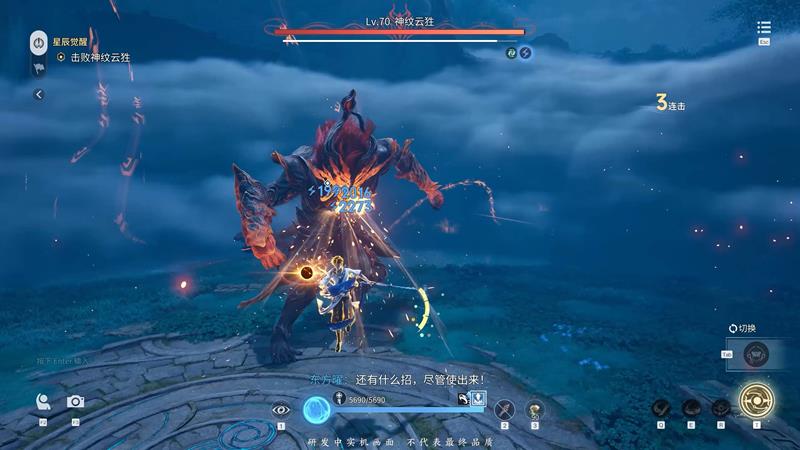The width and height of the screenshot is (800, 450).
Task: Switch skill set via 切换 panel
Action: click(757, 351)
